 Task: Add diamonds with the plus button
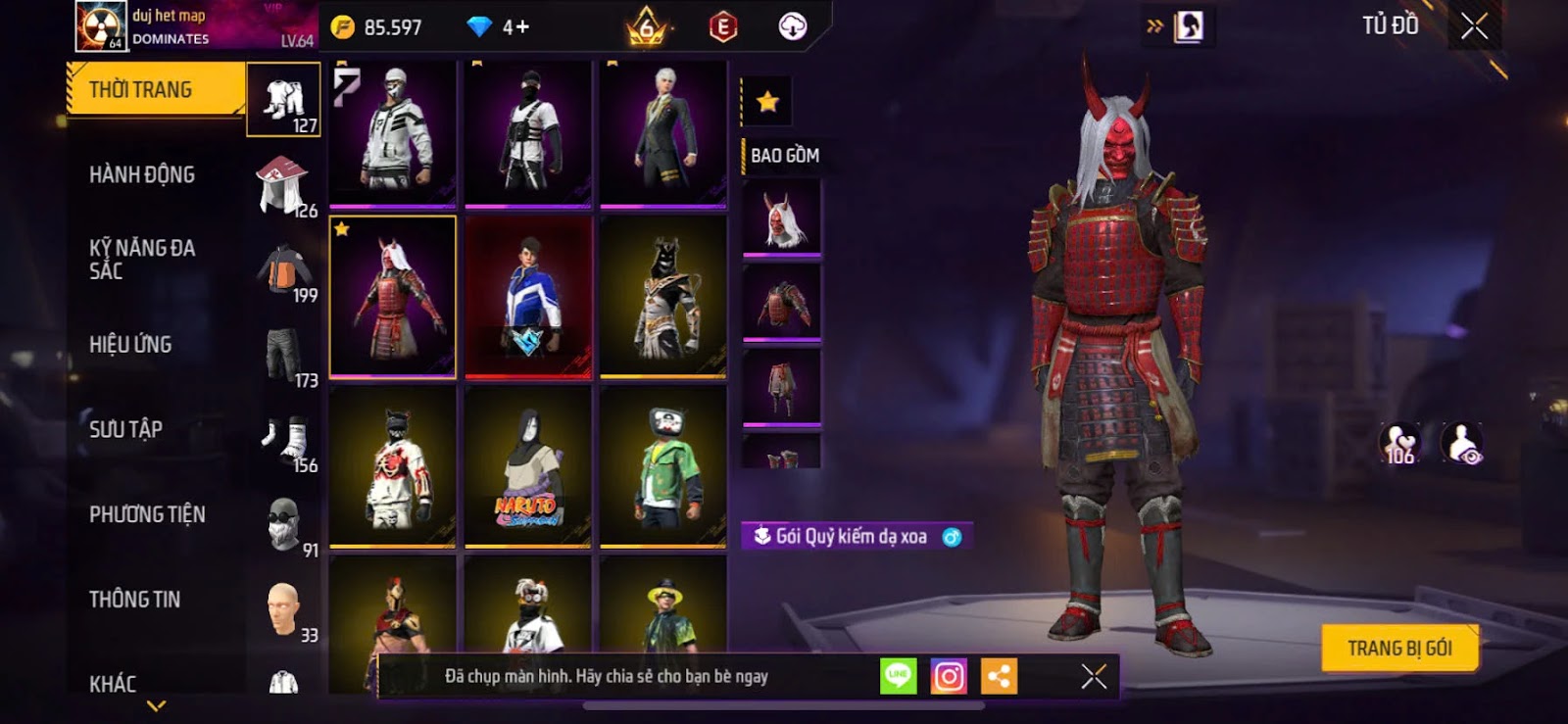point(523,27)
